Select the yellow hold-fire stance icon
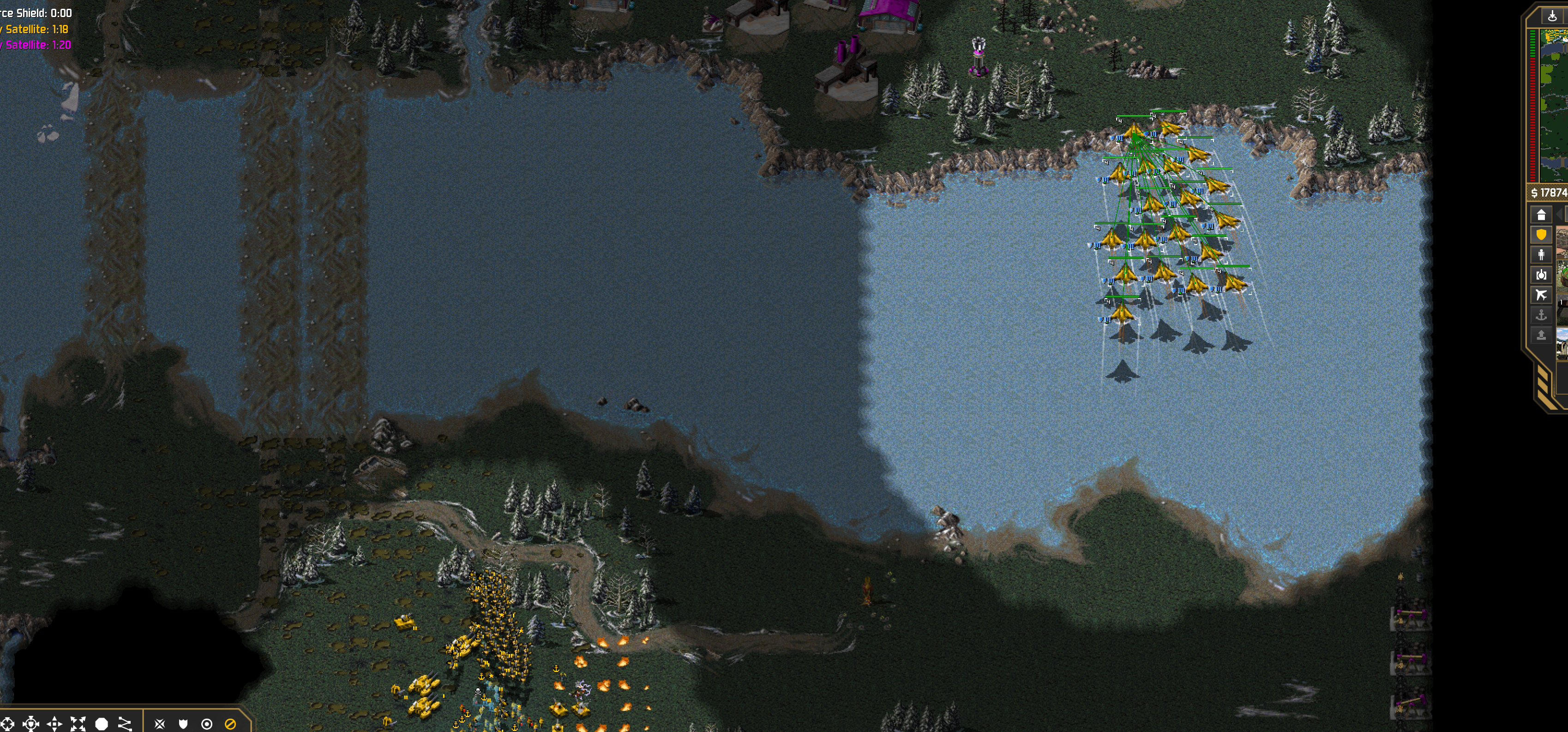The image size is (1568, 732). tap(230, 724)
